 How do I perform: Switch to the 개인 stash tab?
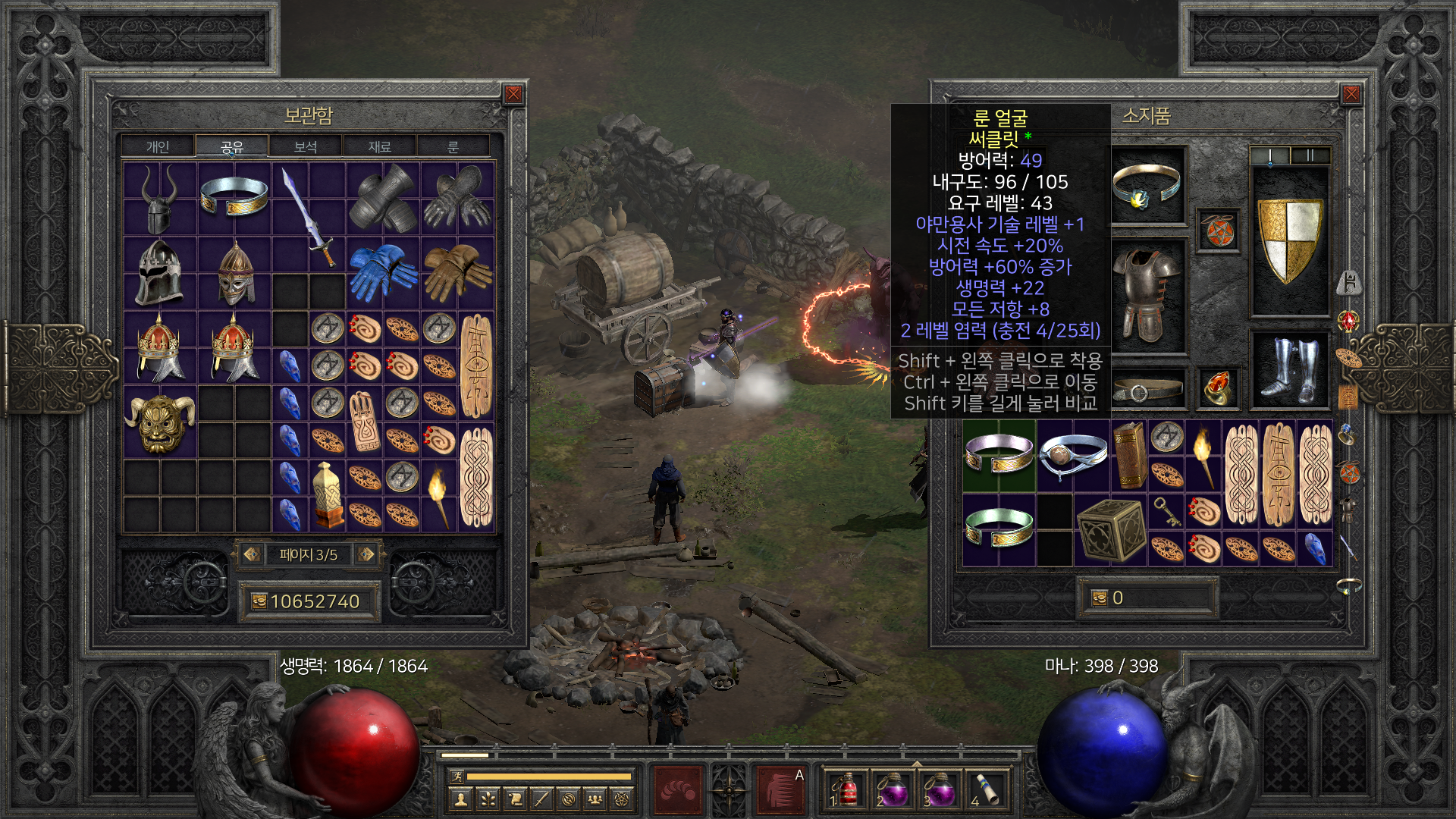click(158, 146)
